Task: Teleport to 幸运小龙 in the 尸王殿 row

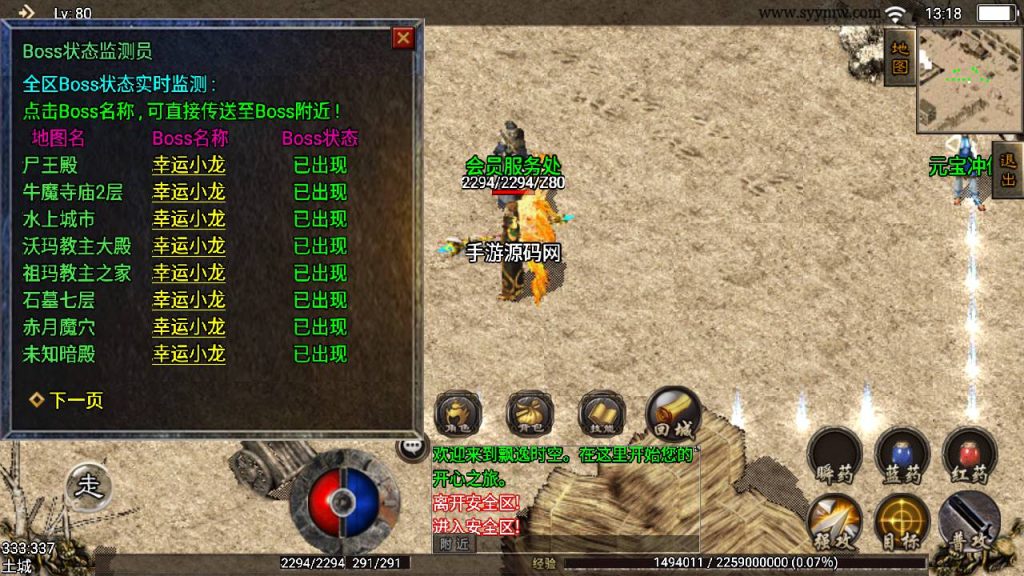Action: 188,165
